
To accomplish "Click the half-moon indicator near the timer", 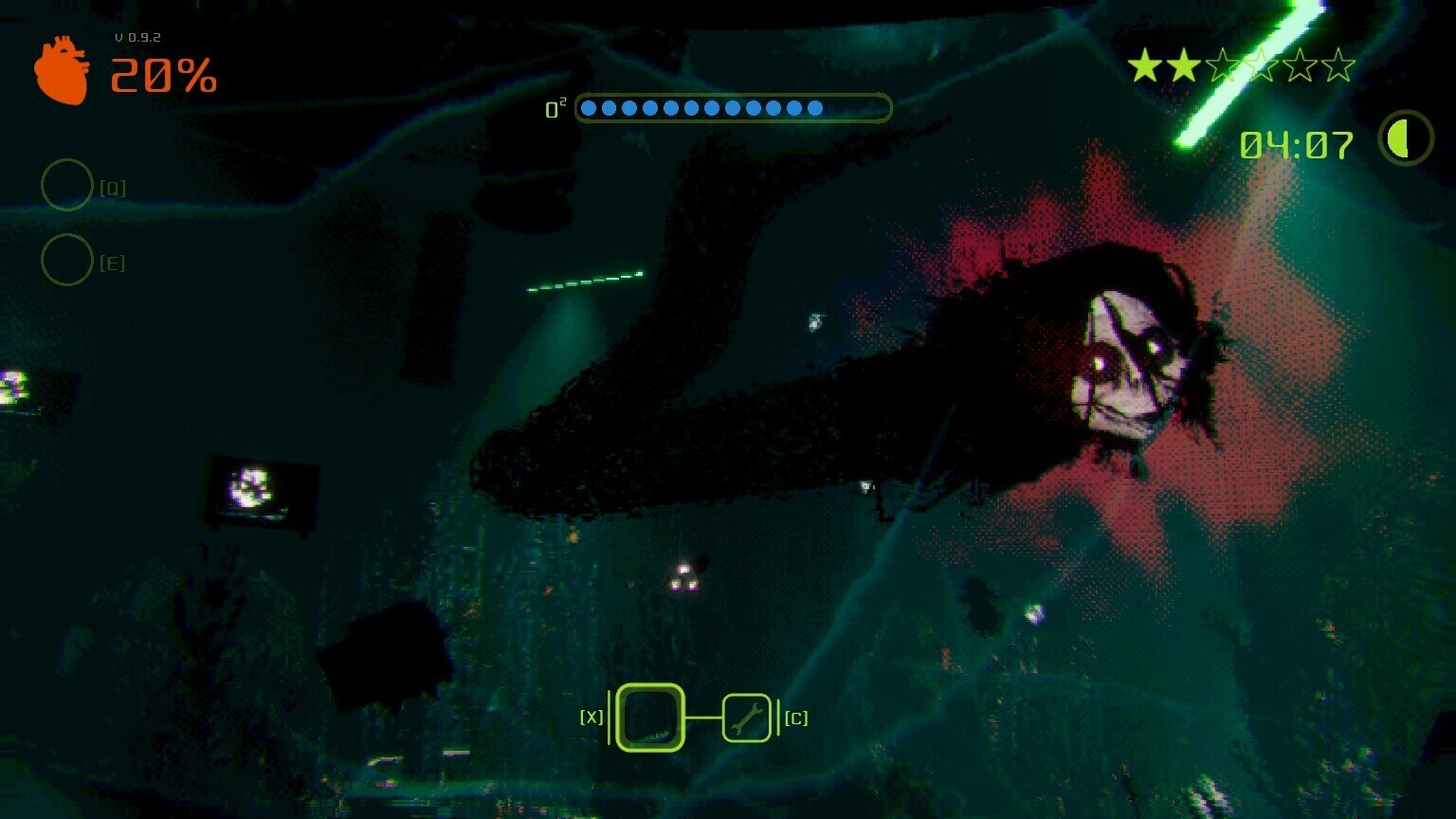I will pyautogui.click(x=1404, y=140).
